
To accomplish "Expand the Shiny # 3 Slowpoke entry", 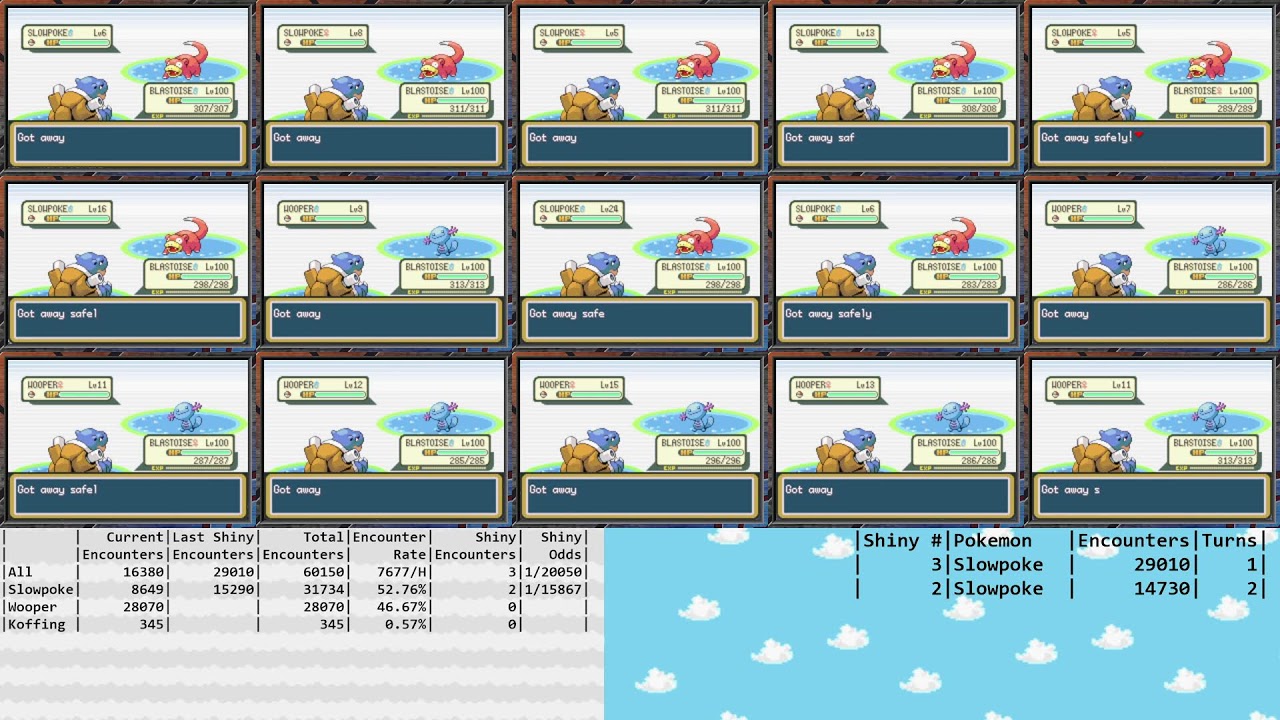I will point(1002,564).
